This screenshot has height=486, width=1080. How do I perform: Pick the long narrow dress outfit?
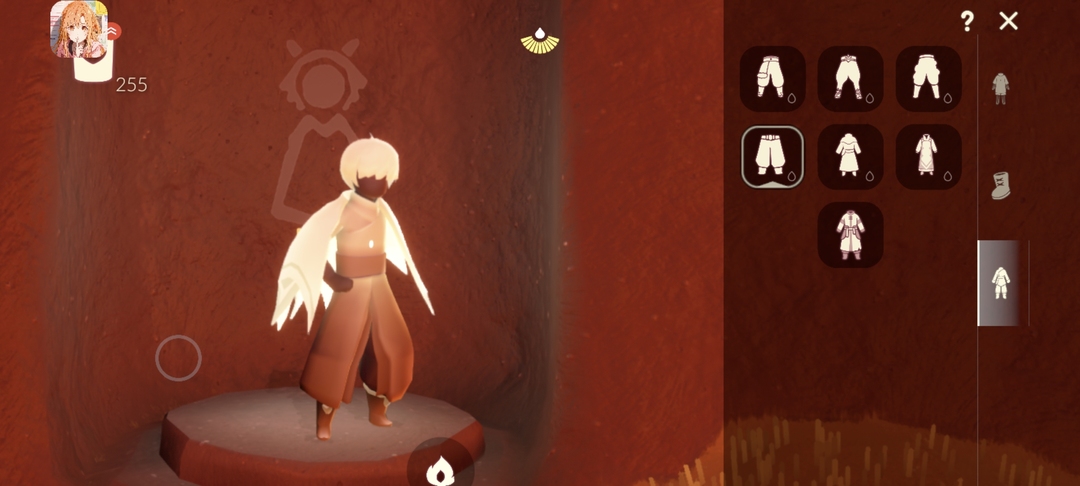point(928,157)
